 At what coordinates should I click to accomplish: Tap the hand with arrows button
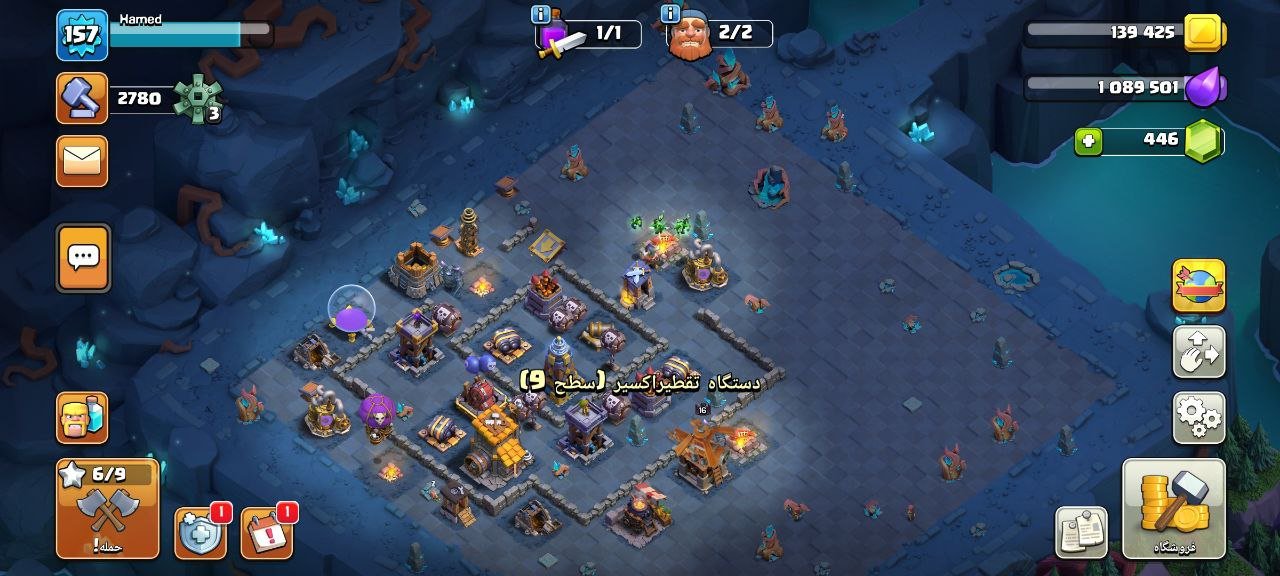tap(1198, 352)
